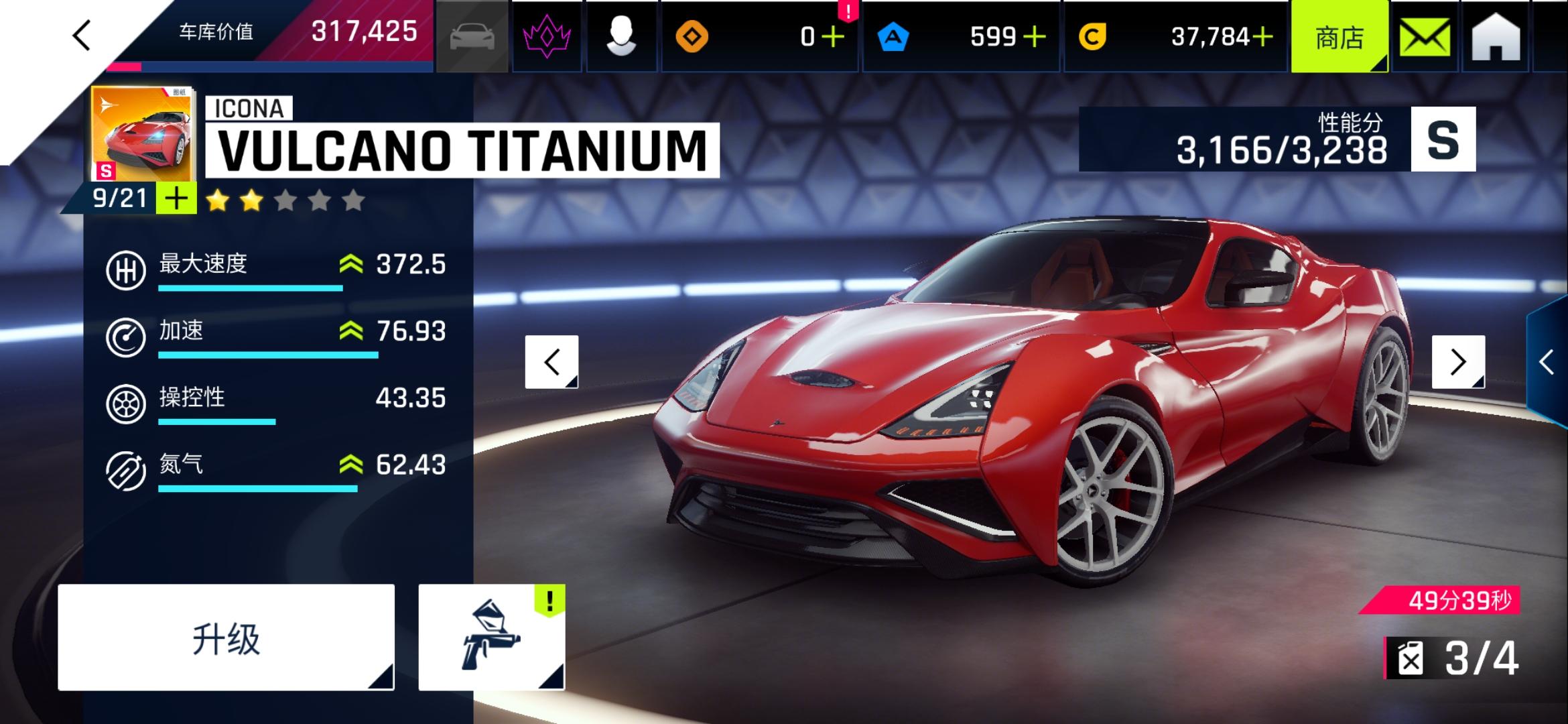Viewport: 1568px width, 724px height.
Task: Click the club crown icon
Action: 546,35
